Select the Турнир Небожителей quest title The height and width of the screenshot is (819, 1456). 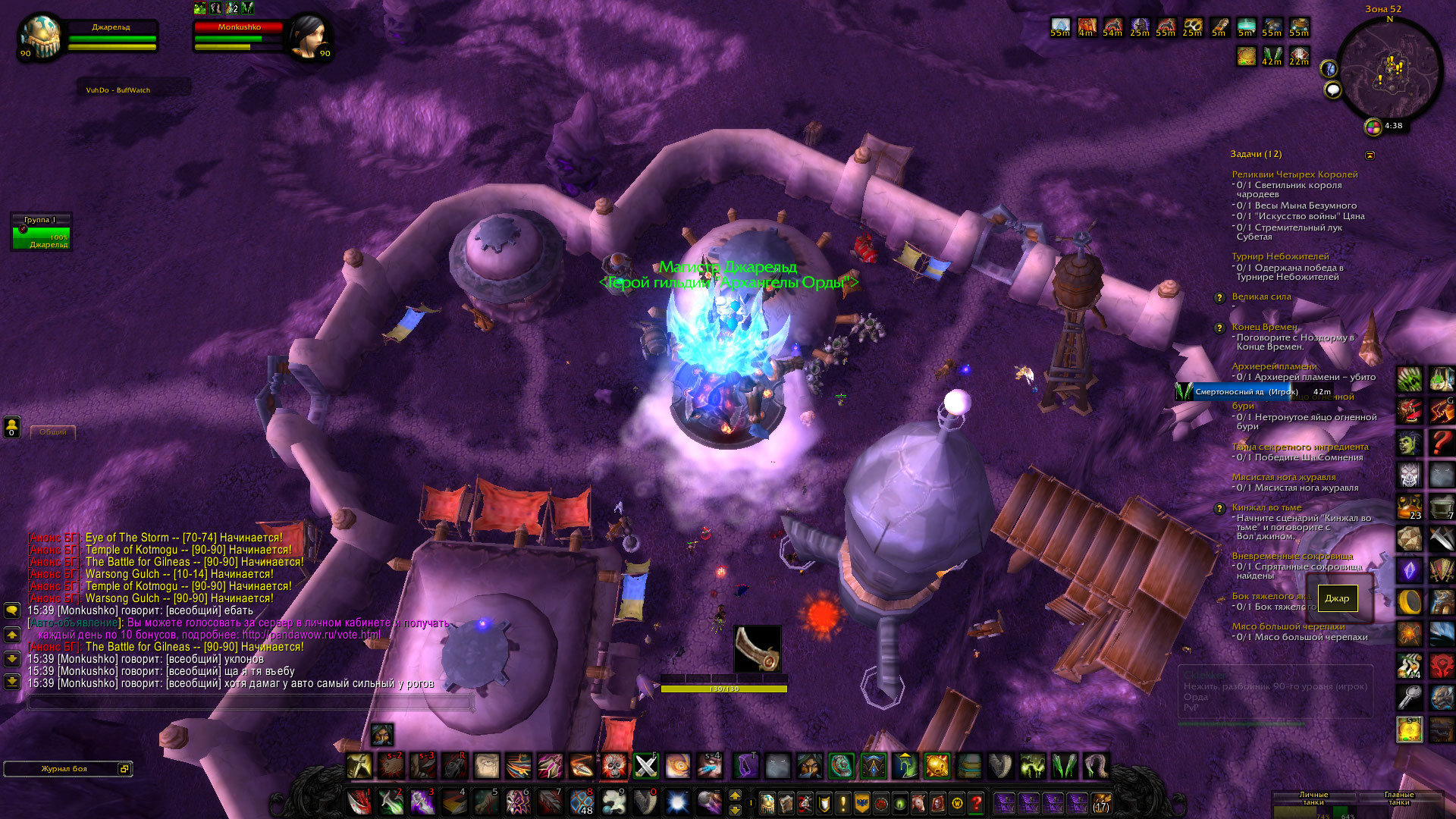click(1280, 256)
